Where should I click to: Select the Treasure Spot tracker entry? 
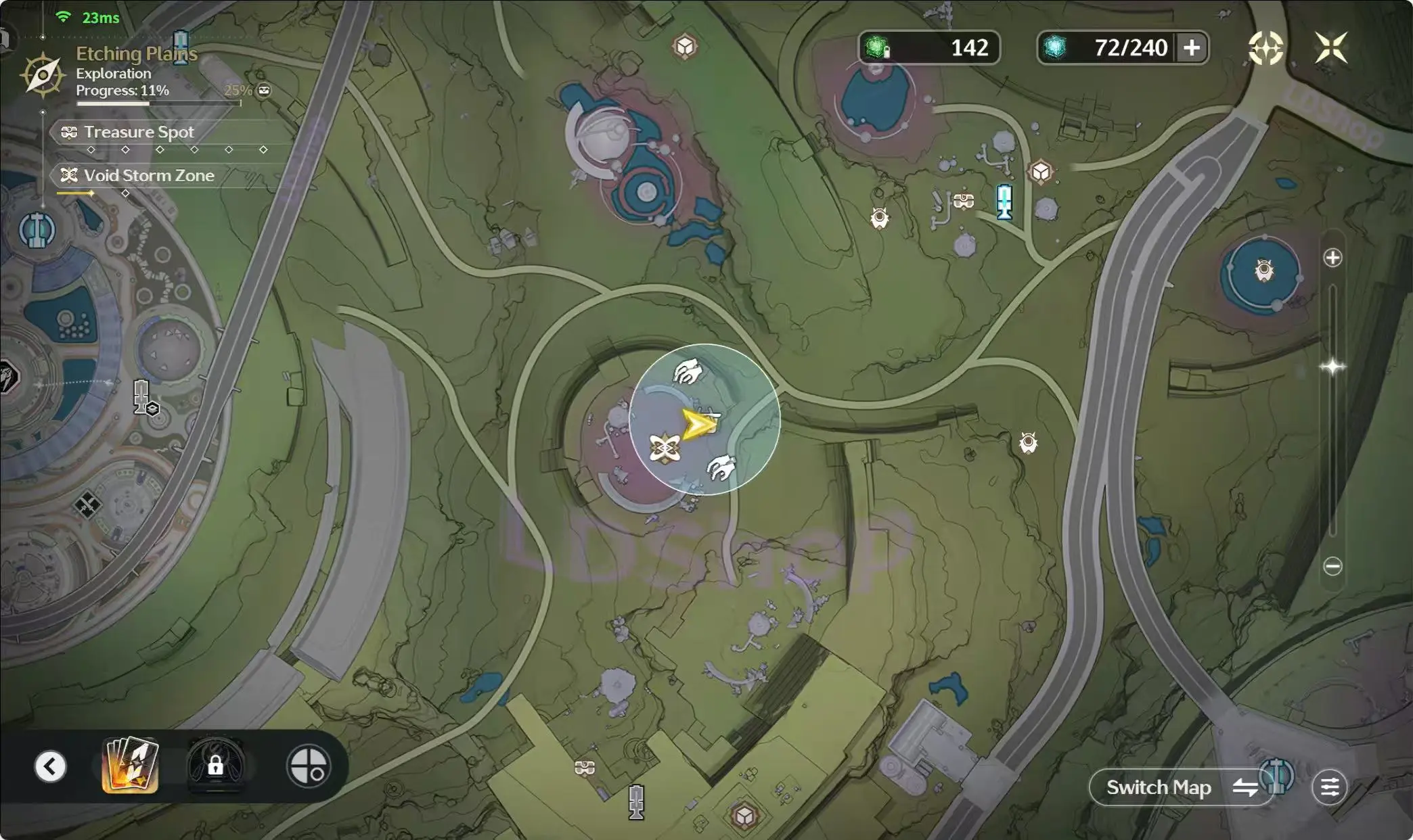[x=139, y=132]
